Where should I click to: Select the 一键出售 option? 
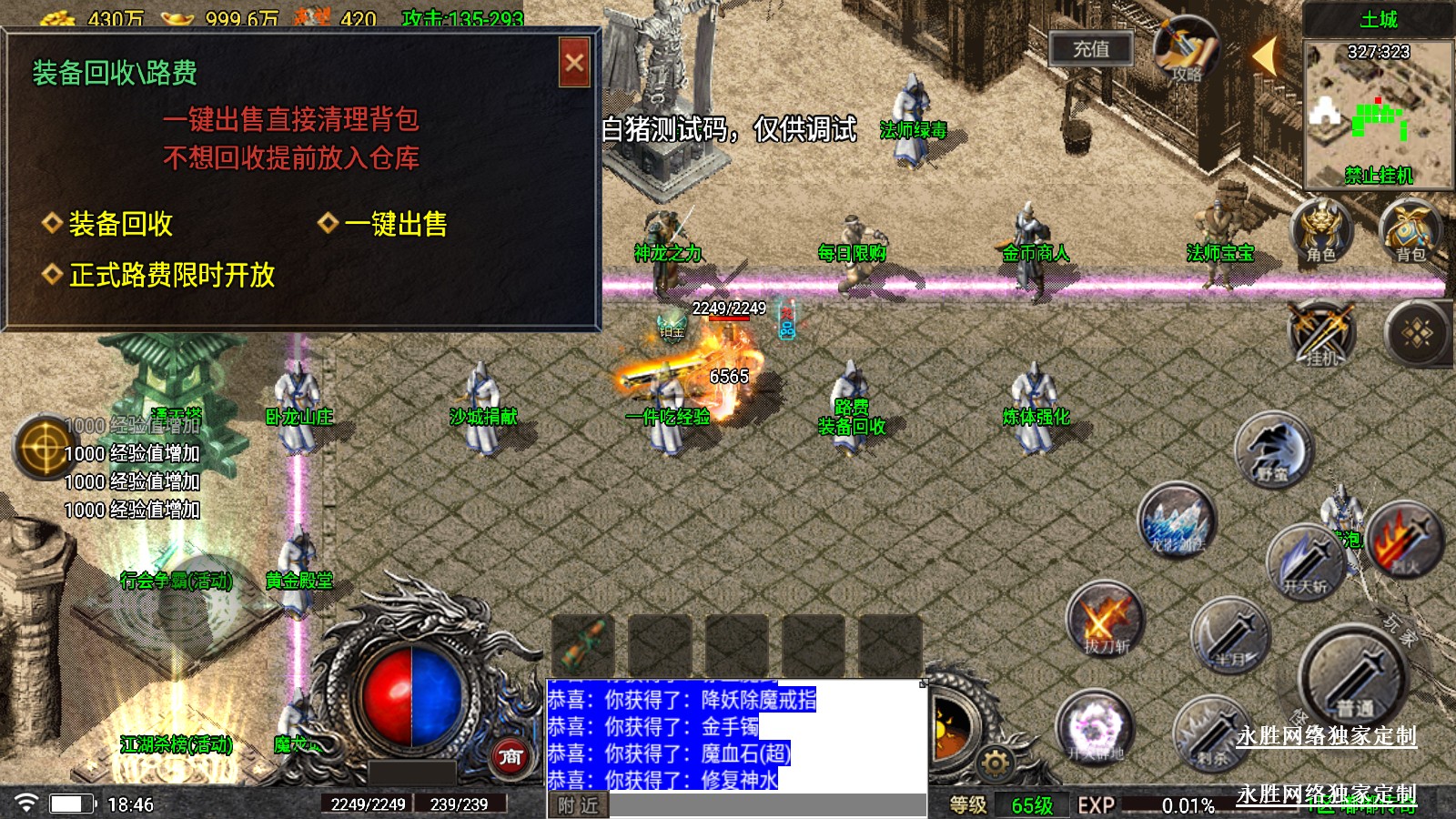pos(395,224)
